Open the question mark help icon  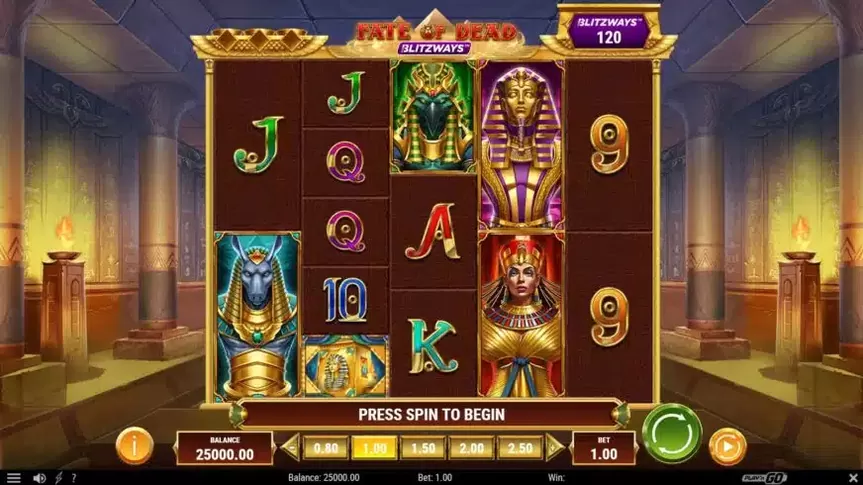[x=73, y=478]
